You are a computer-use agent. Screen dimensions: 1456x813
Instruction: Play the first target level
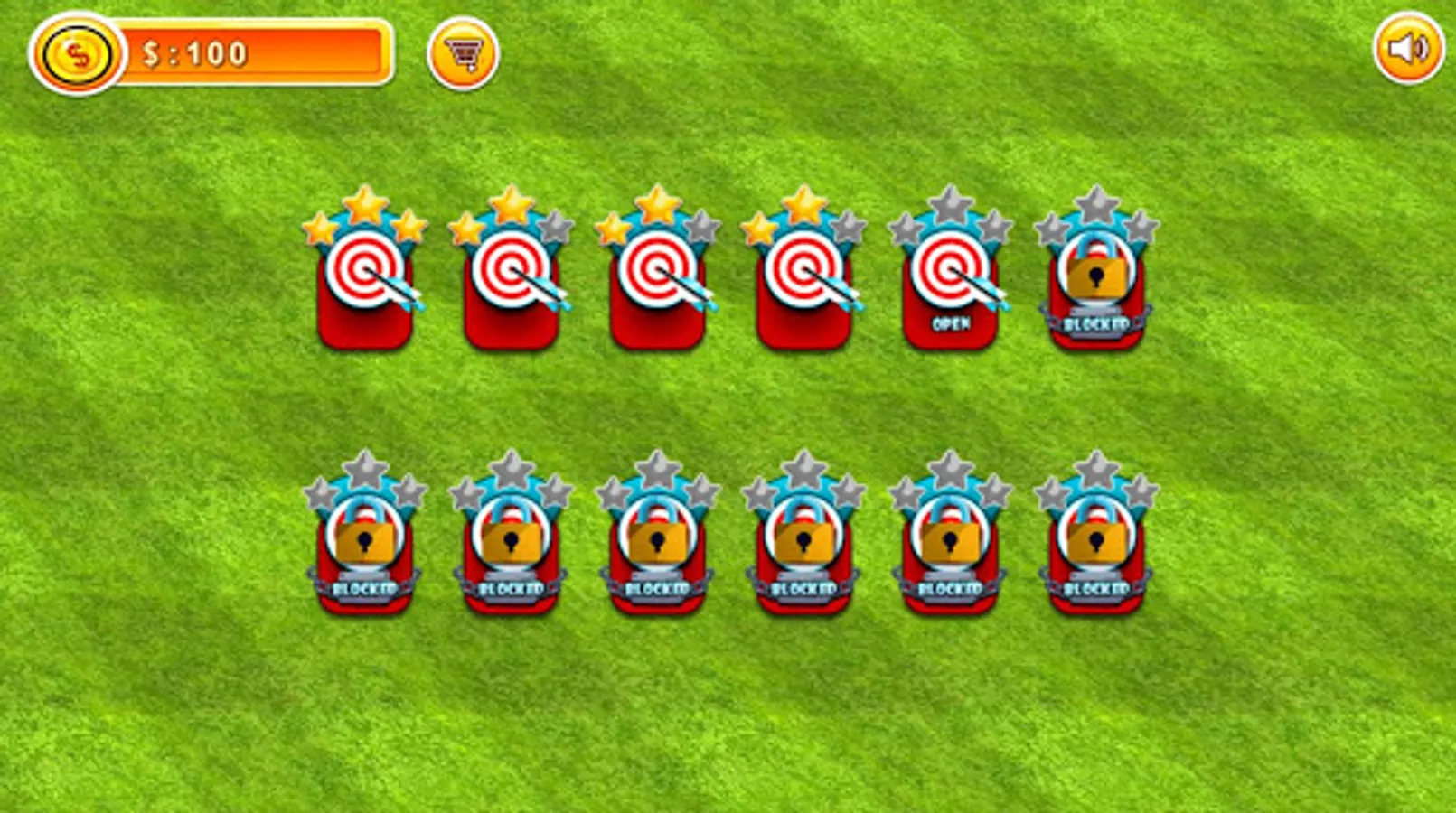(x=365, y=285)
